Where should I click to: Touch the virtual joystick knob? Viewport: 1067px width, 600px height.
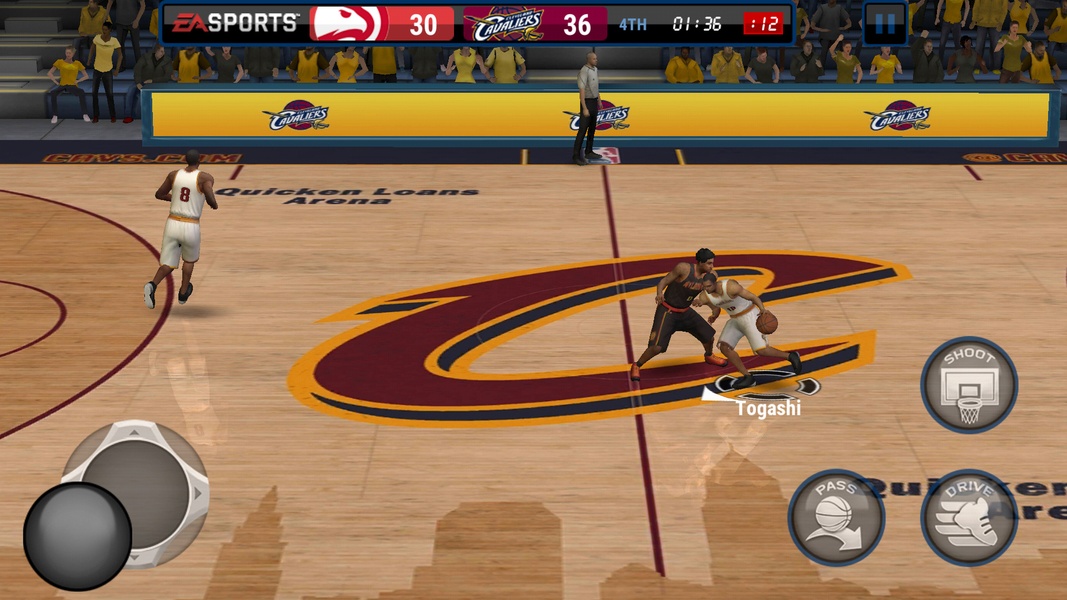click(x=78, y=535)
